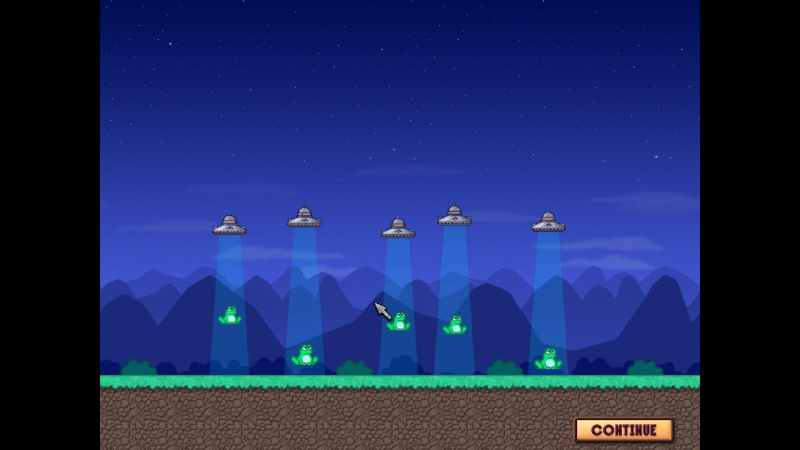
Task: Click the Continue button
Action: tap(624, 430)
